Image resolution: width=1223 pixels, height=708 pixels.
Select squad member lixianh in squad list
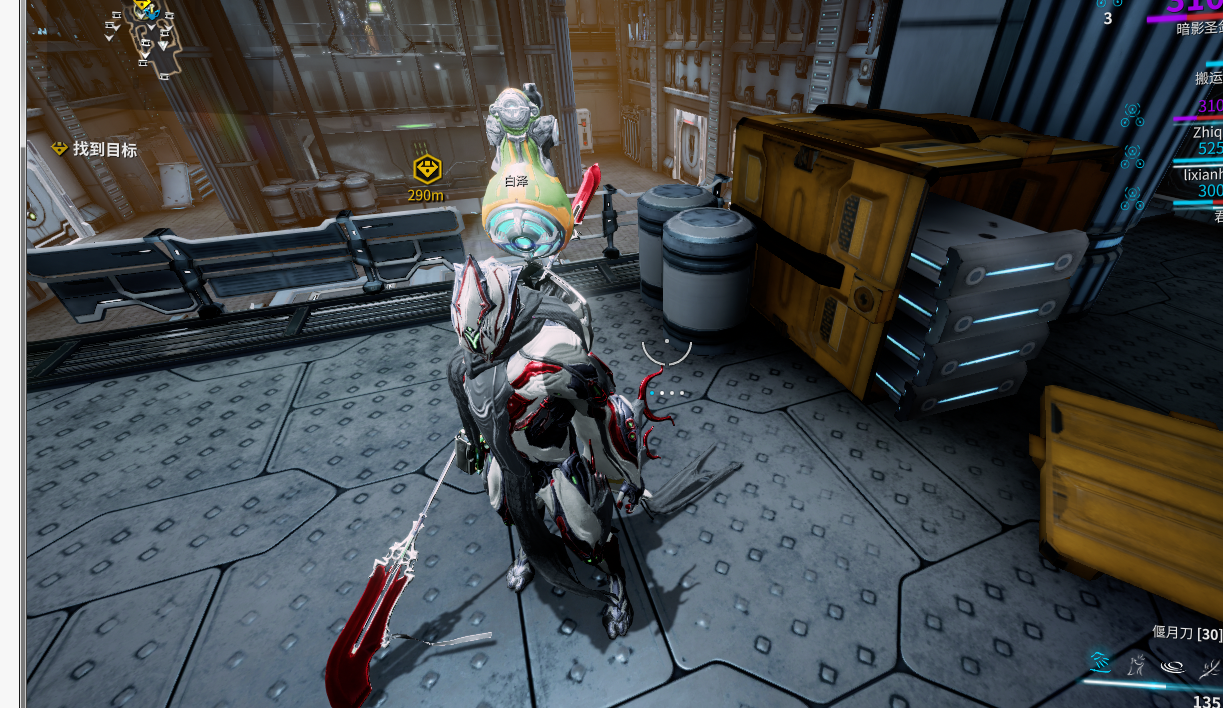(x=1202, y=173)
